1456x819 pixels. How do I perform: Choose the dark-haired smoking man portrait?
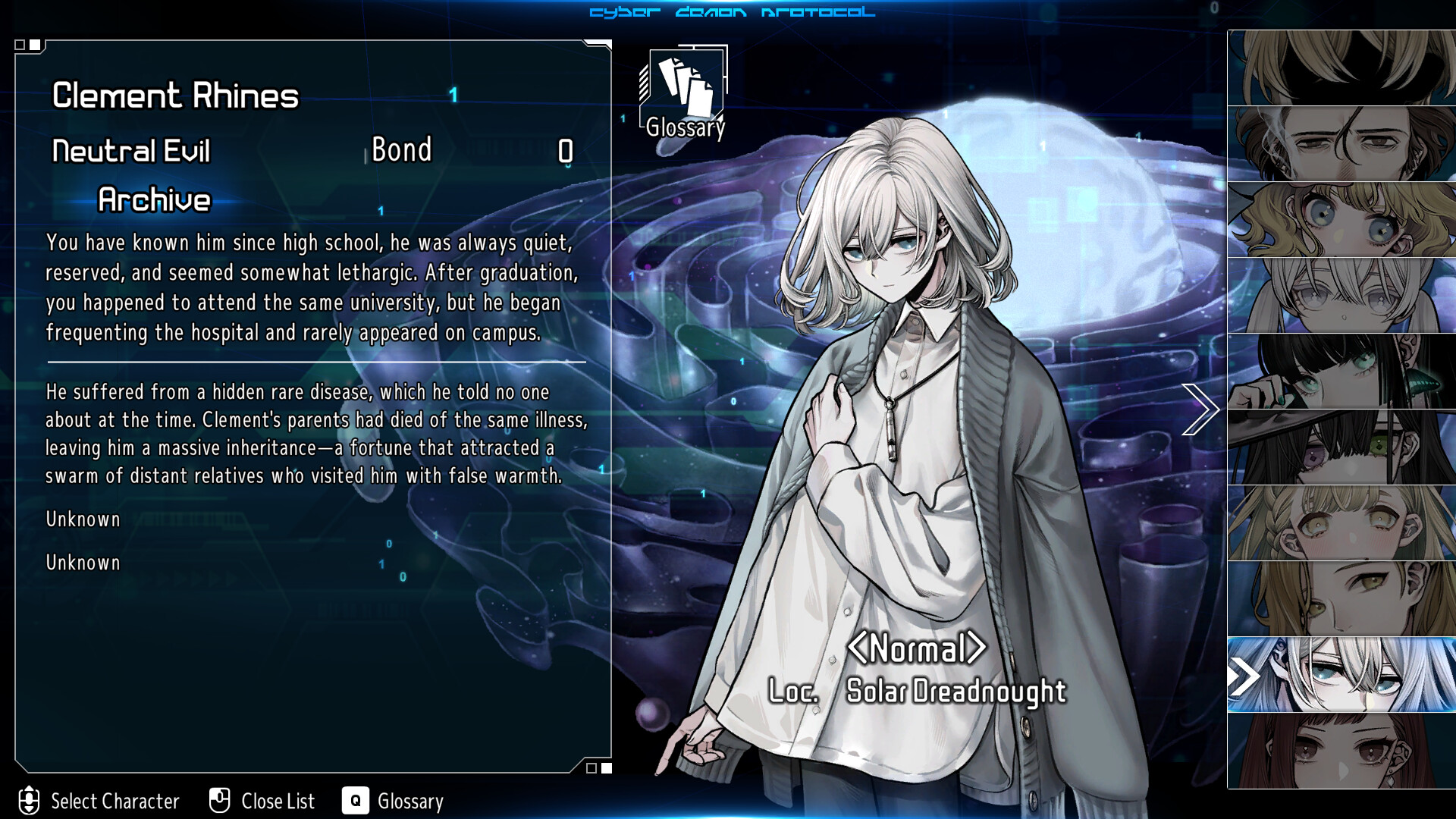tap(1341, 144)
